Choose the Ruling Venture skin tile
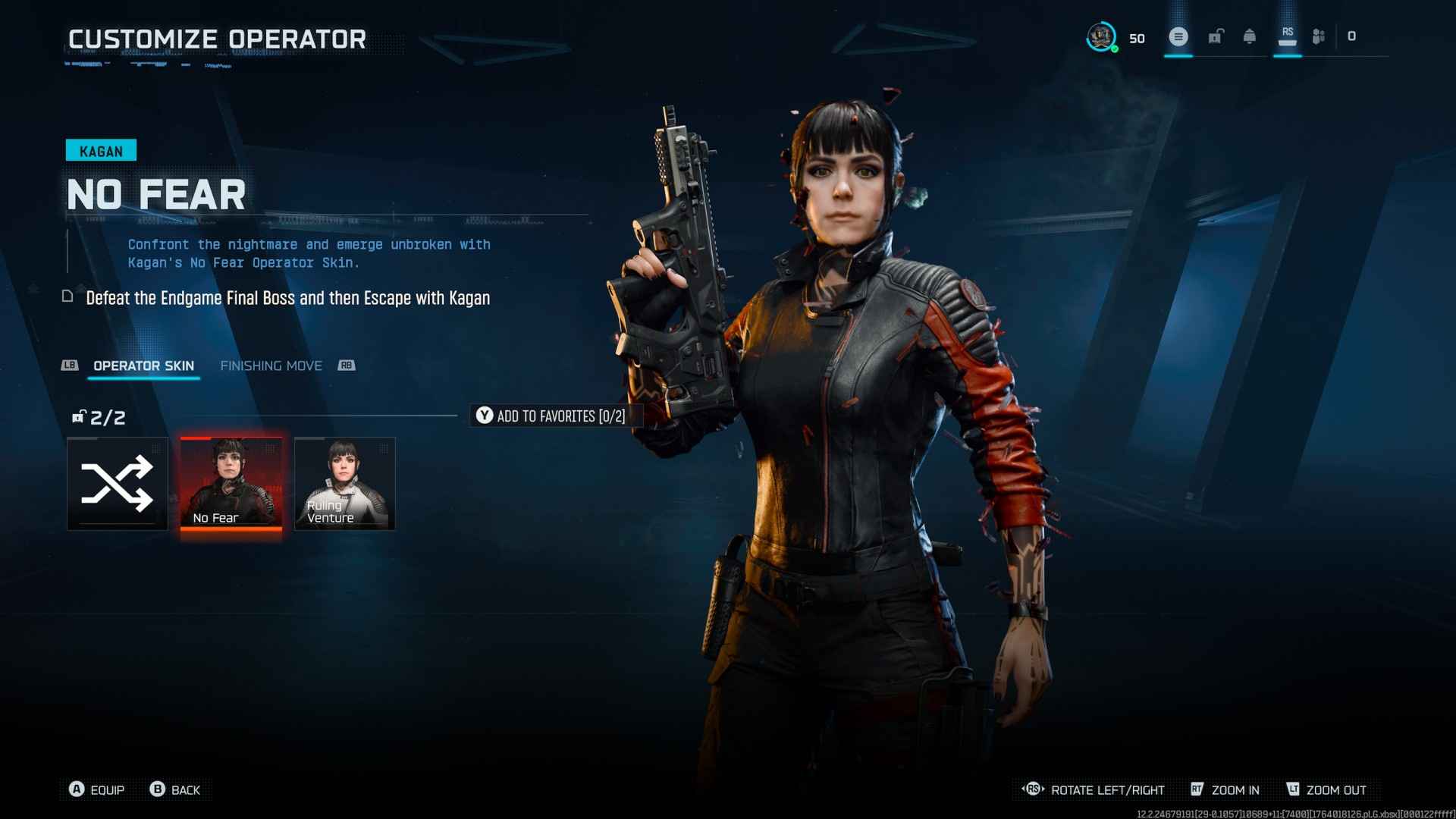This screenshot has width=1456, height=819. pos(344,483)
